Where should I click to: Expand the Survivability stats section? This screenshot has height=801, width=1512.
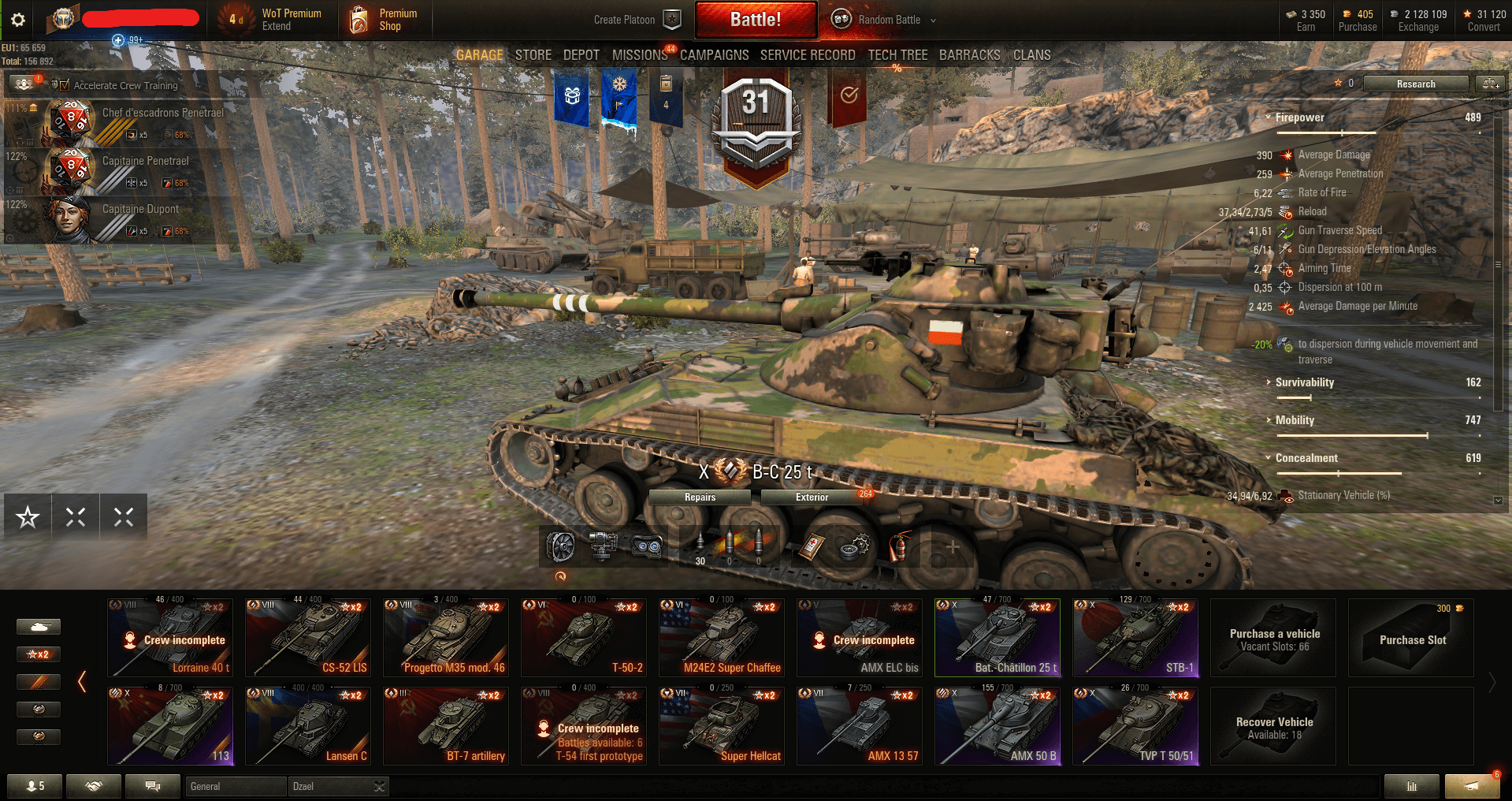click(x=1304, y=382)
